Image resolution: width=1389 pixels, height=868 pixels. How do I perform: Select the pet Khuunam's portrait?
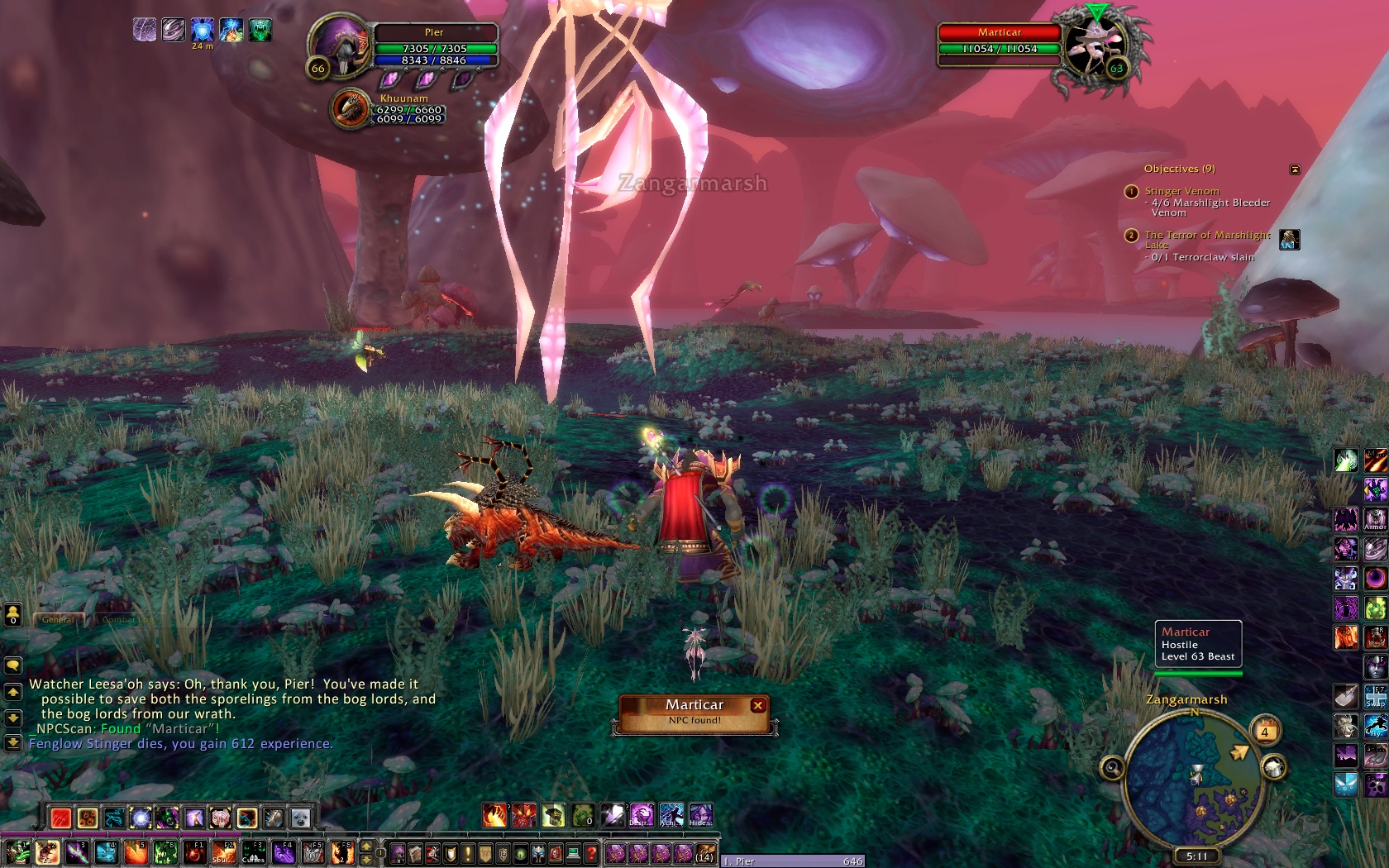[351, 109]
